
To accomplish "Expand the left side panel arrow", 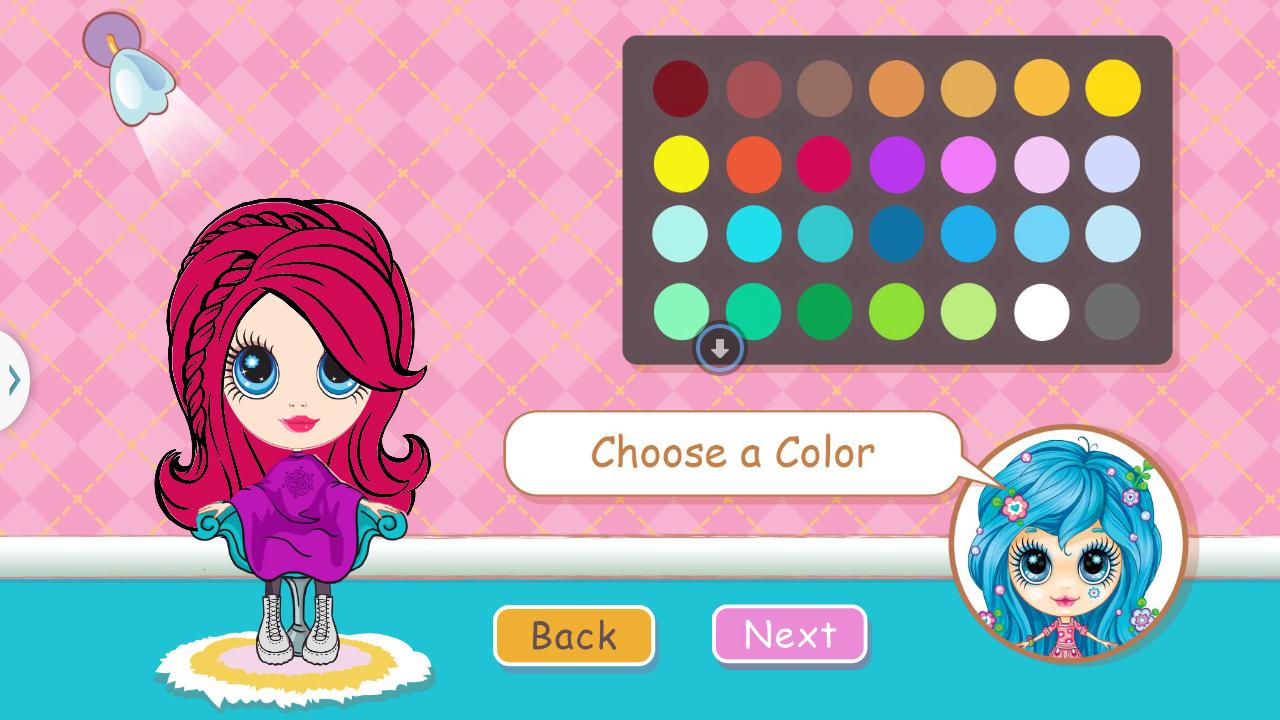I will click(x=14, y=378).
